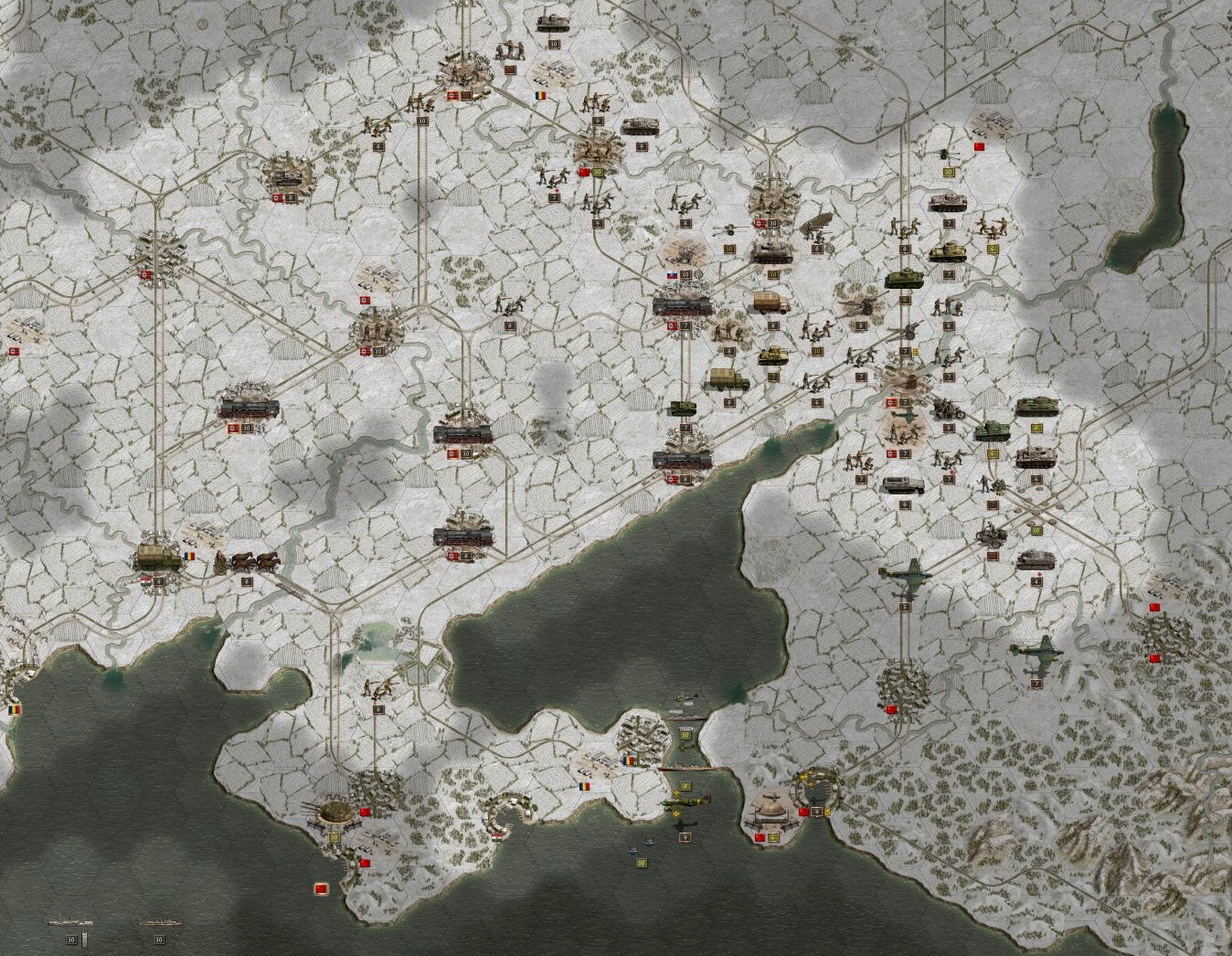Choose the white half-track unit

[x=902, y=484]
